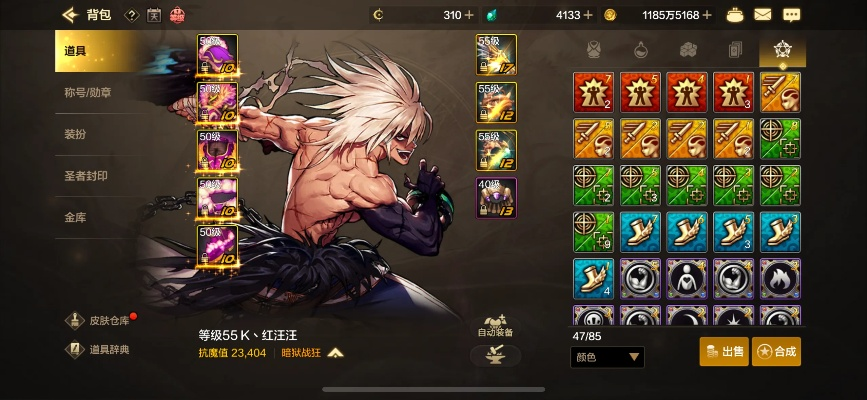Open the 颜色 sort dropdown

[x=607, y=357]
